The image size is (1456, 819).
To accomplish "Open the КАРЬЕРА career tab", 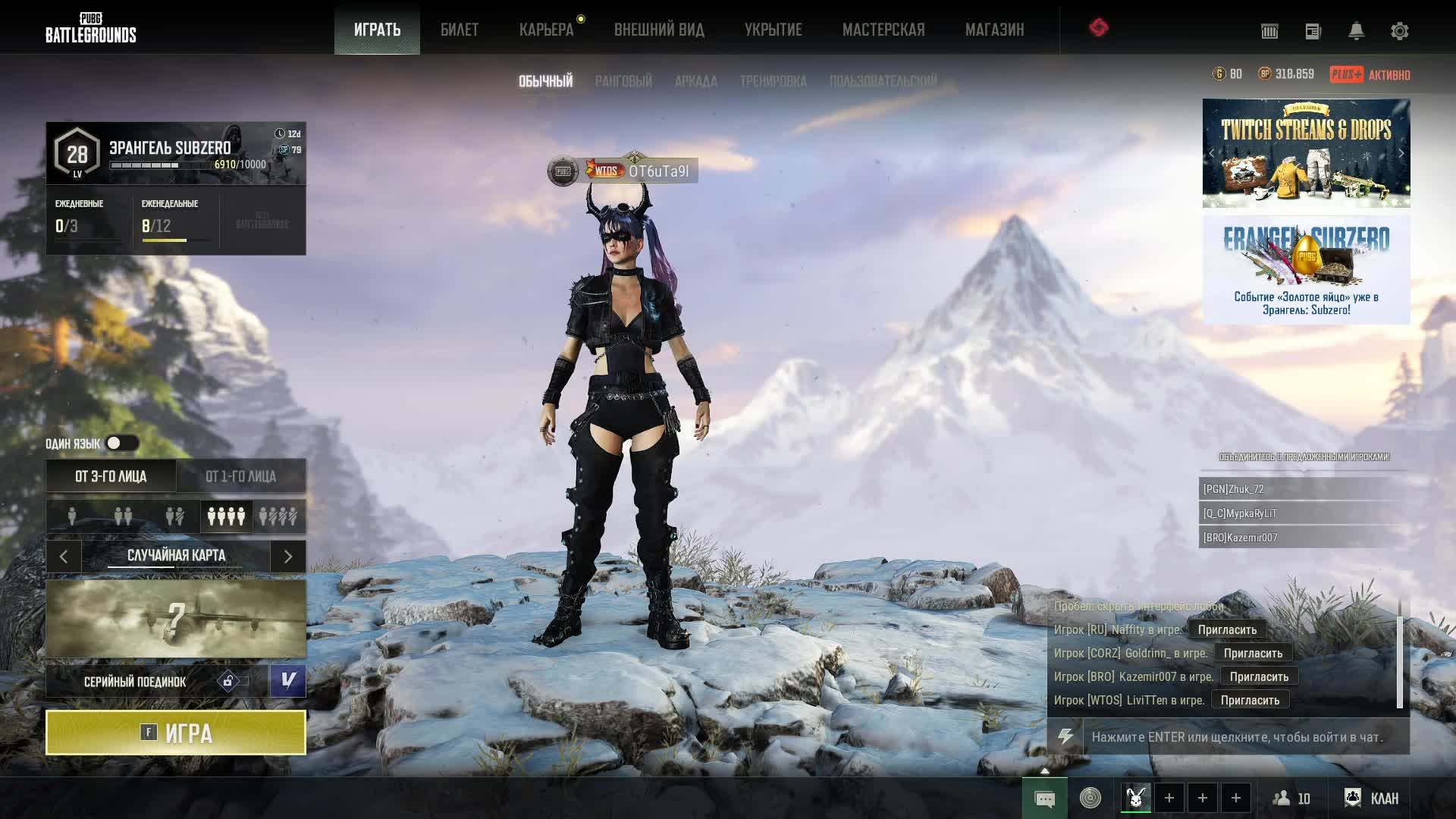I will 546,30.
